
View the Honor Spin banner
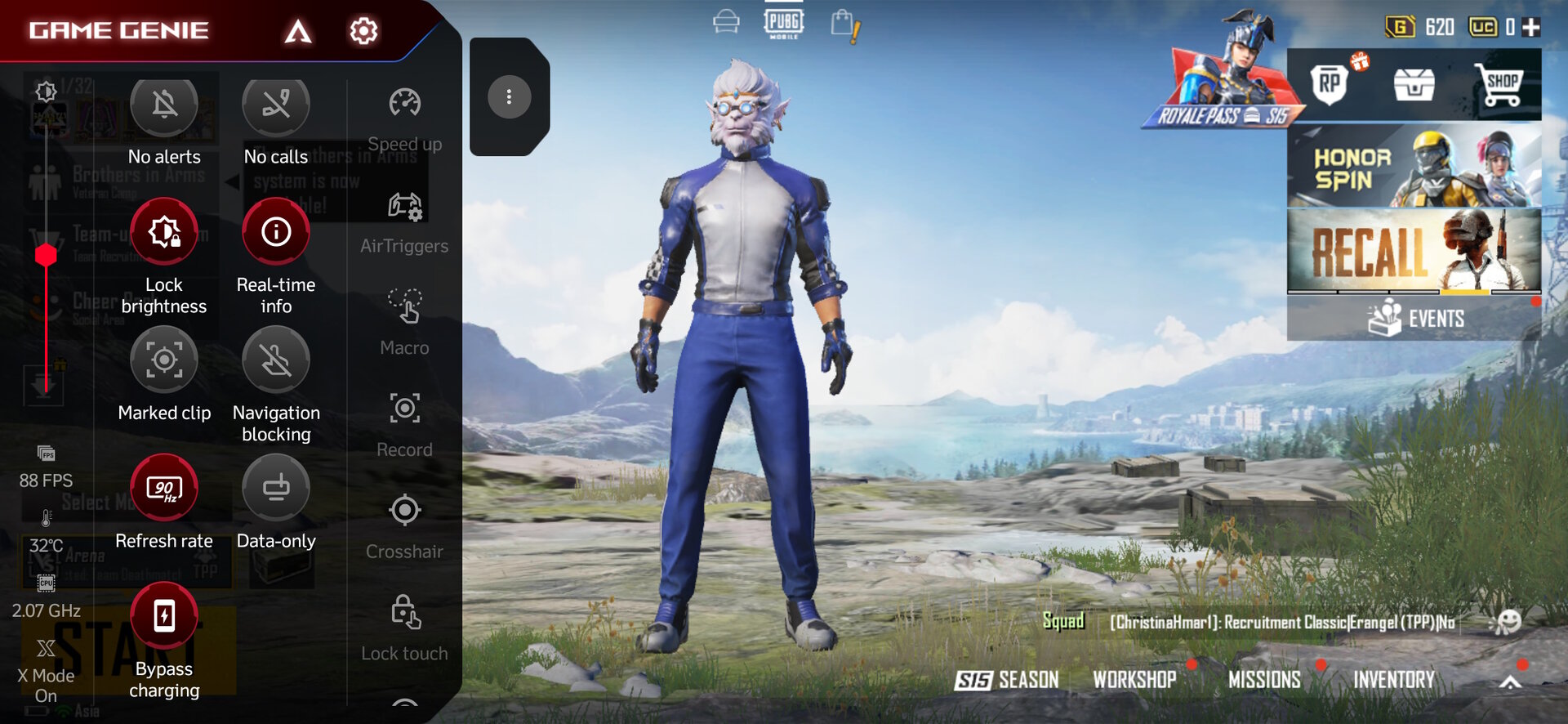pos(1414,167)
